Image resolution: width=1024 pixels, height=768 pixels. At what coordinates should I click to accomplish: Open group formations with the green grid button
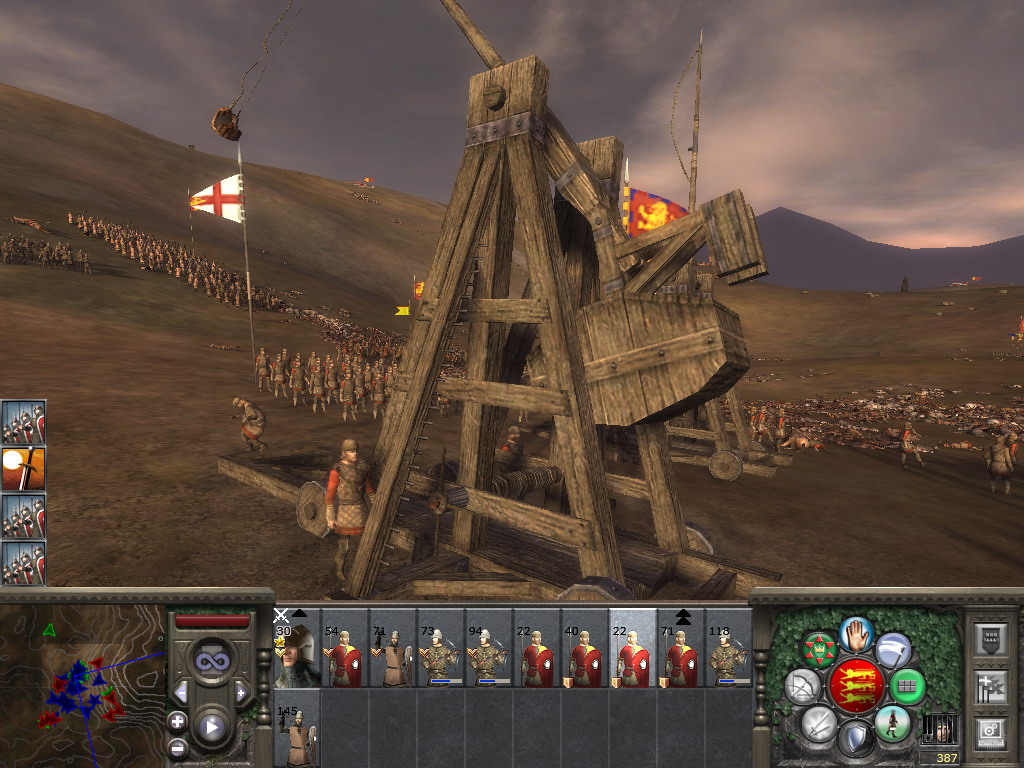[906, 686]
